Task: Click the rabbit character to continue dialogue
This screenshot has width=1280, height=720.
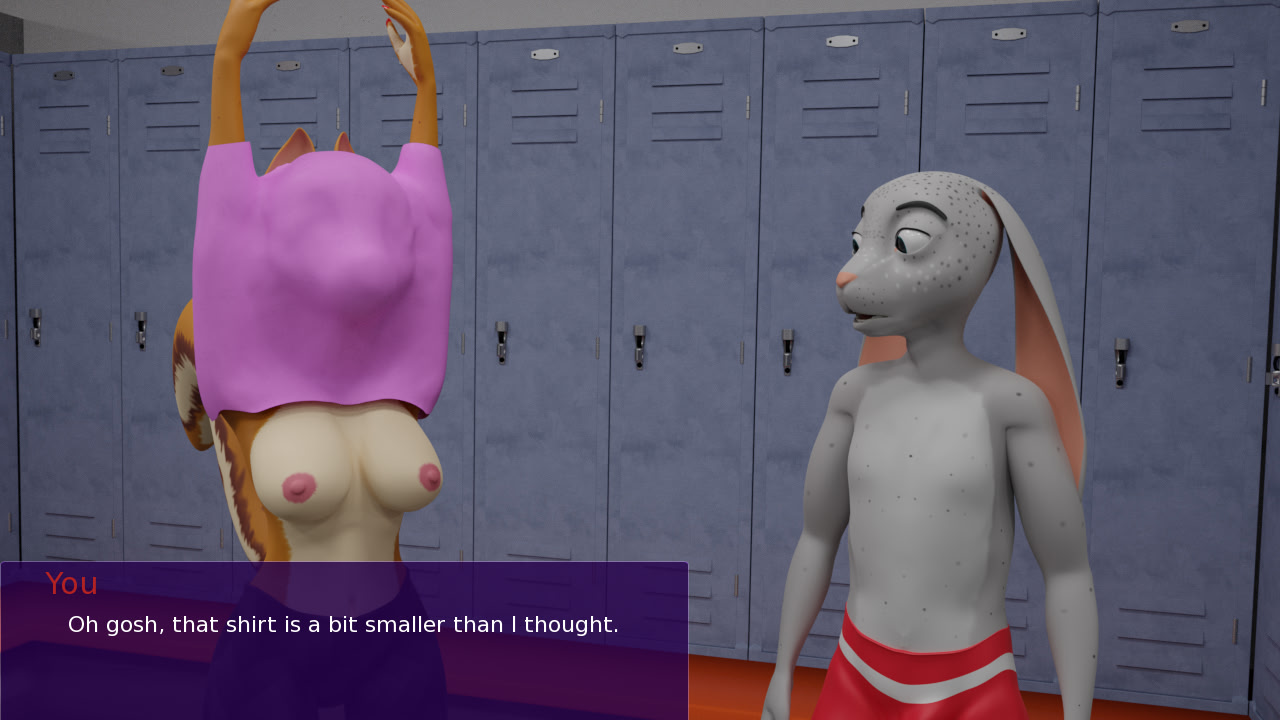Action: click(x=930, y=420)
